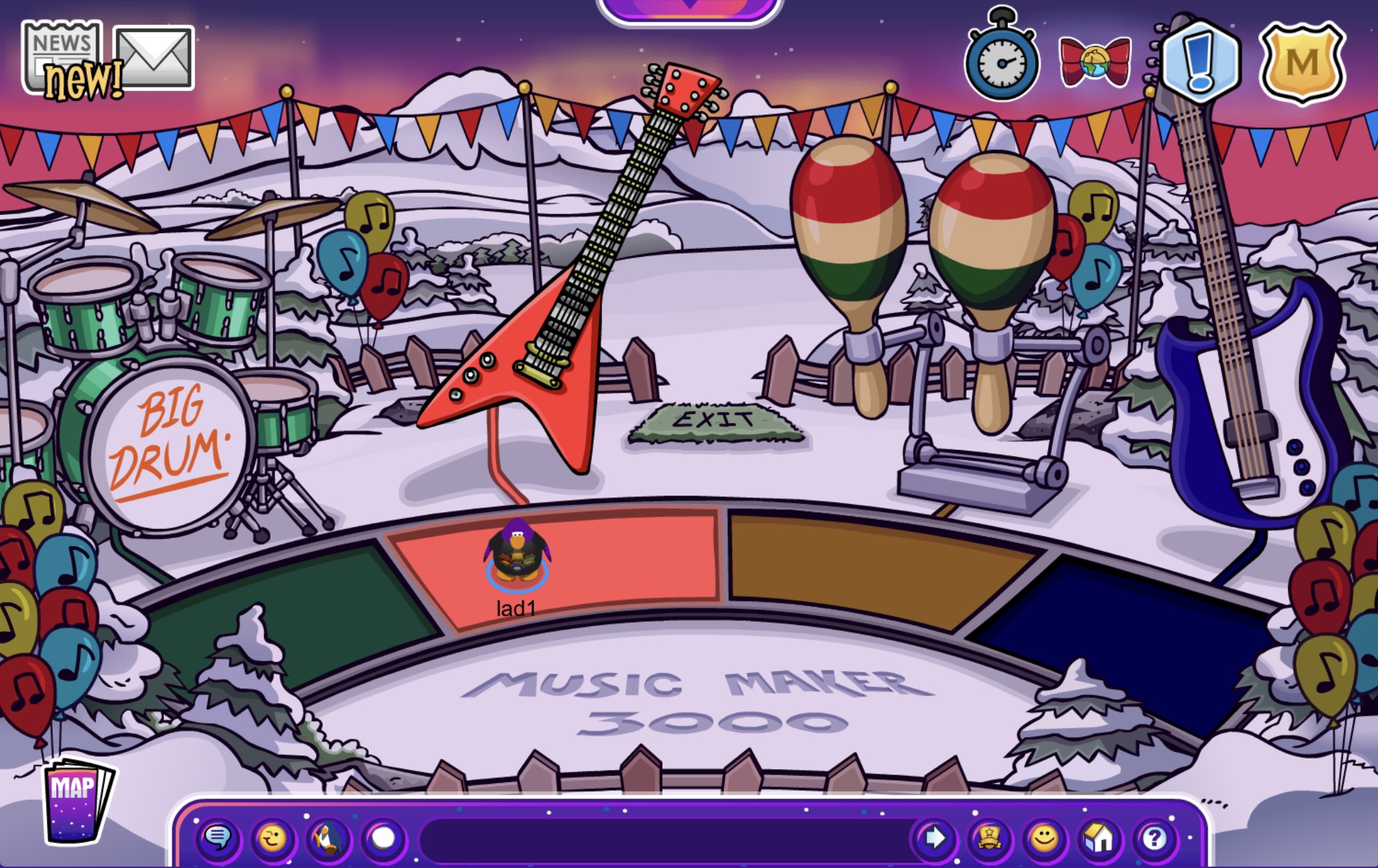Open the gold moderator M badge

tap(1301, 63)
